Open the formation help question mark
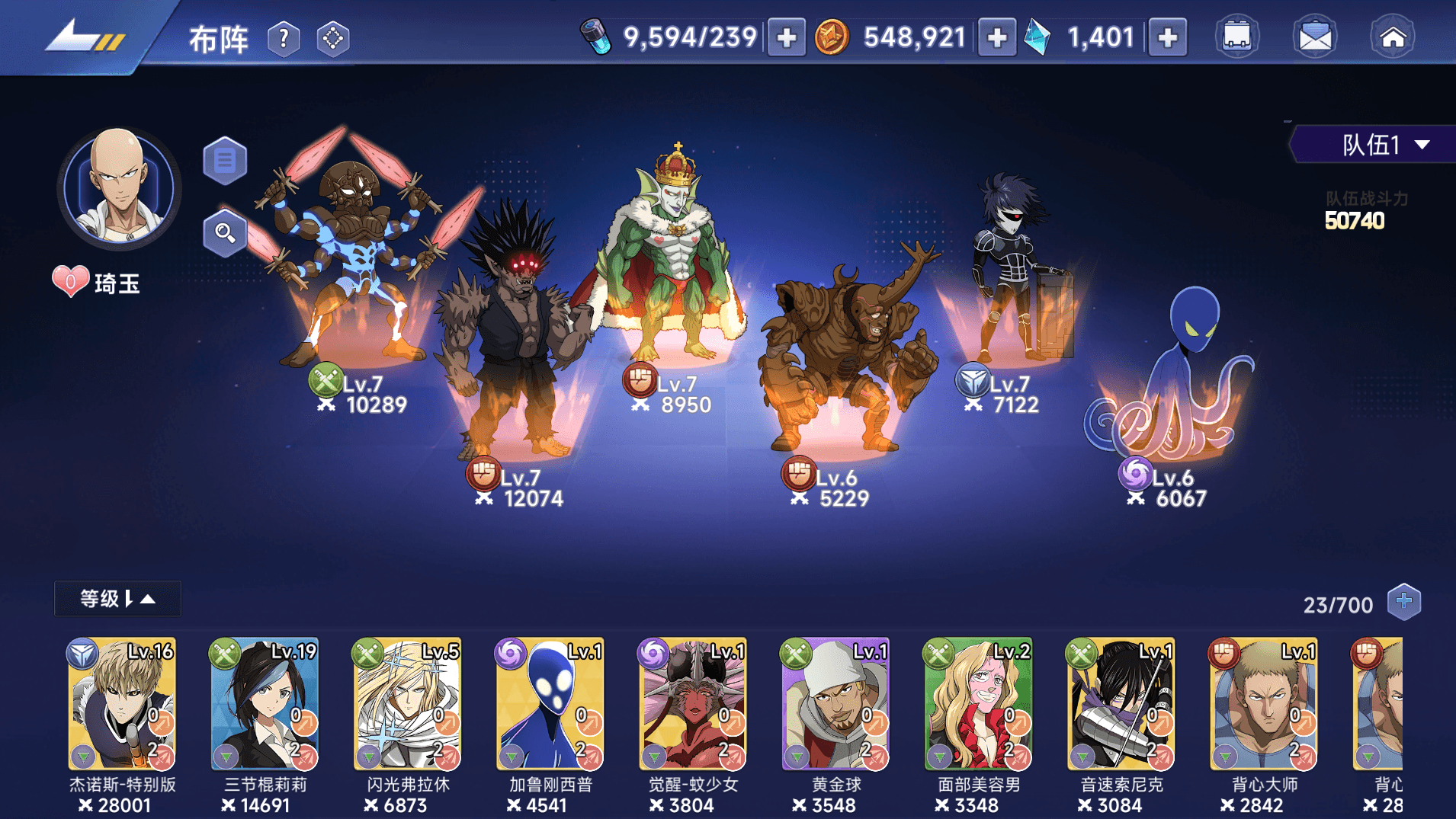This screenshot has width=1456, height=819. tap(284, 38)
